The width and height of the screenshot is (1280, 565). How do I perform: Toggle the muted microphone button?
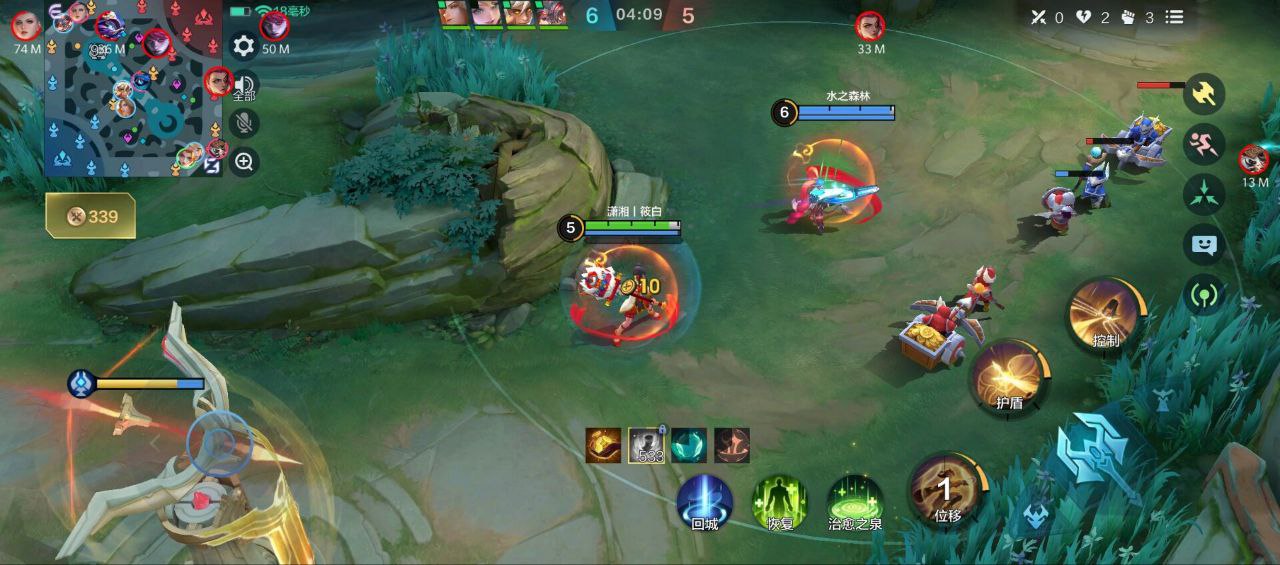click(x=243, y=123)
